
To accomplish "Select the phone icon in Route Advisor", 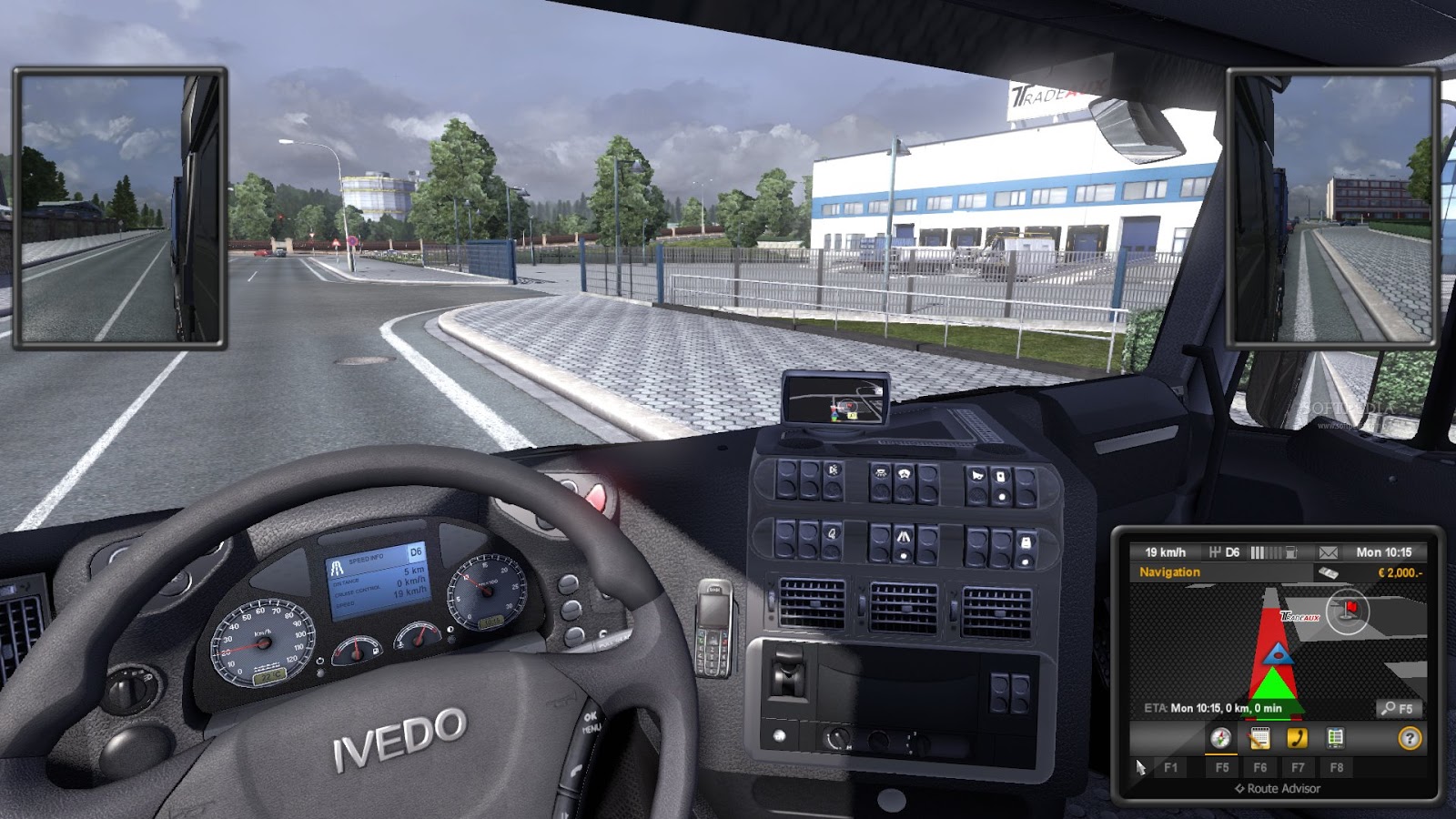I will [x=1297, y=739].
